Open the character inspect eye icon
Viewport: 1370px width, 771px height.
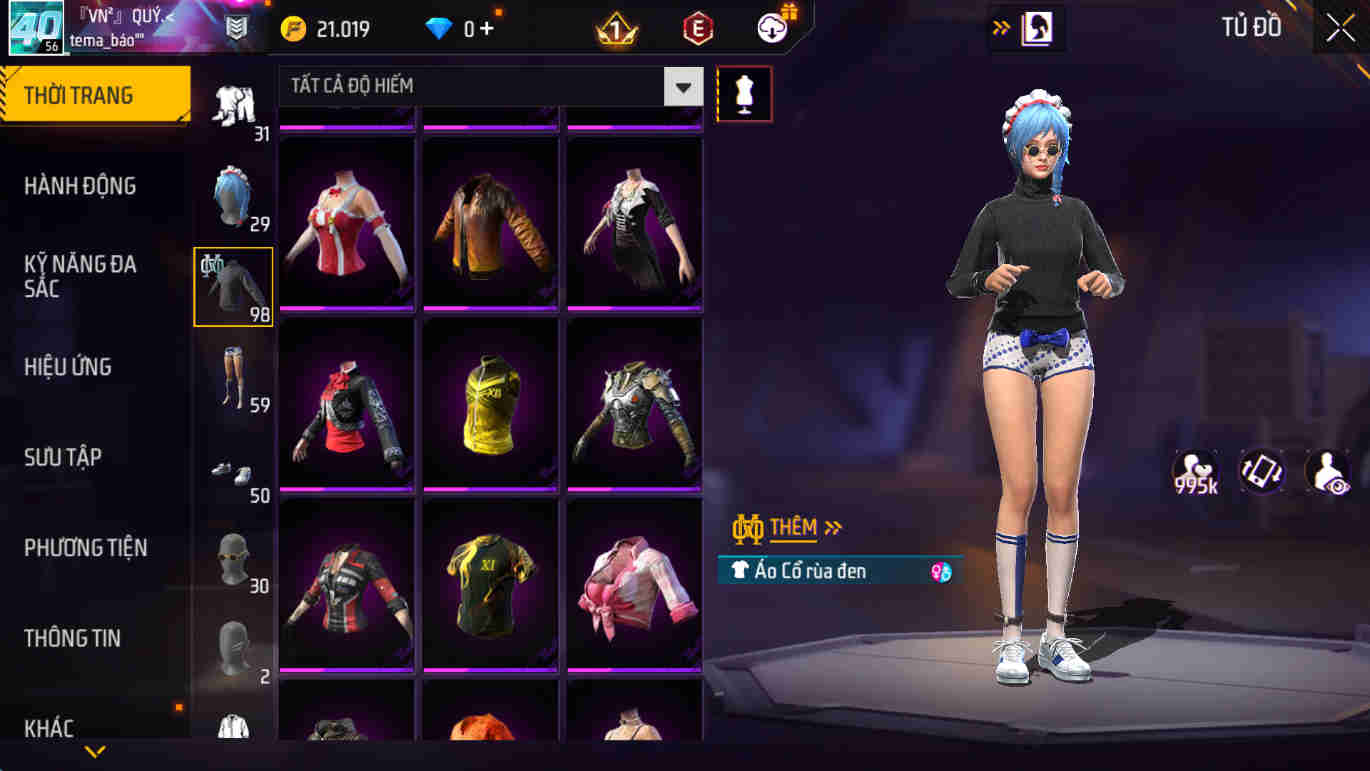click(1326, 470)
